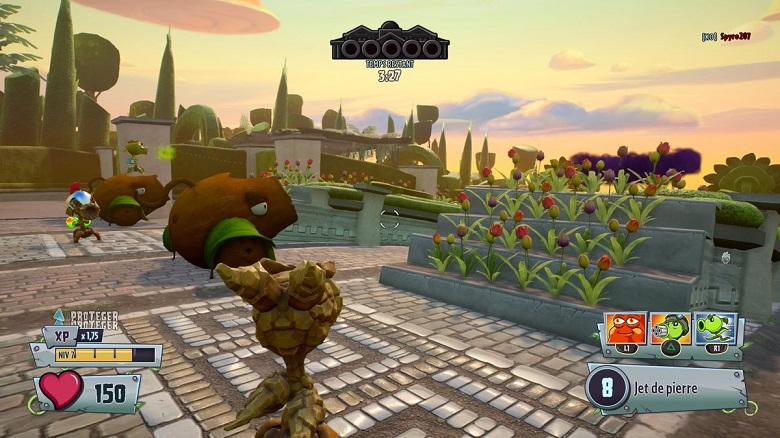Activate the helmeted gatling pea ability

point(669,329)
